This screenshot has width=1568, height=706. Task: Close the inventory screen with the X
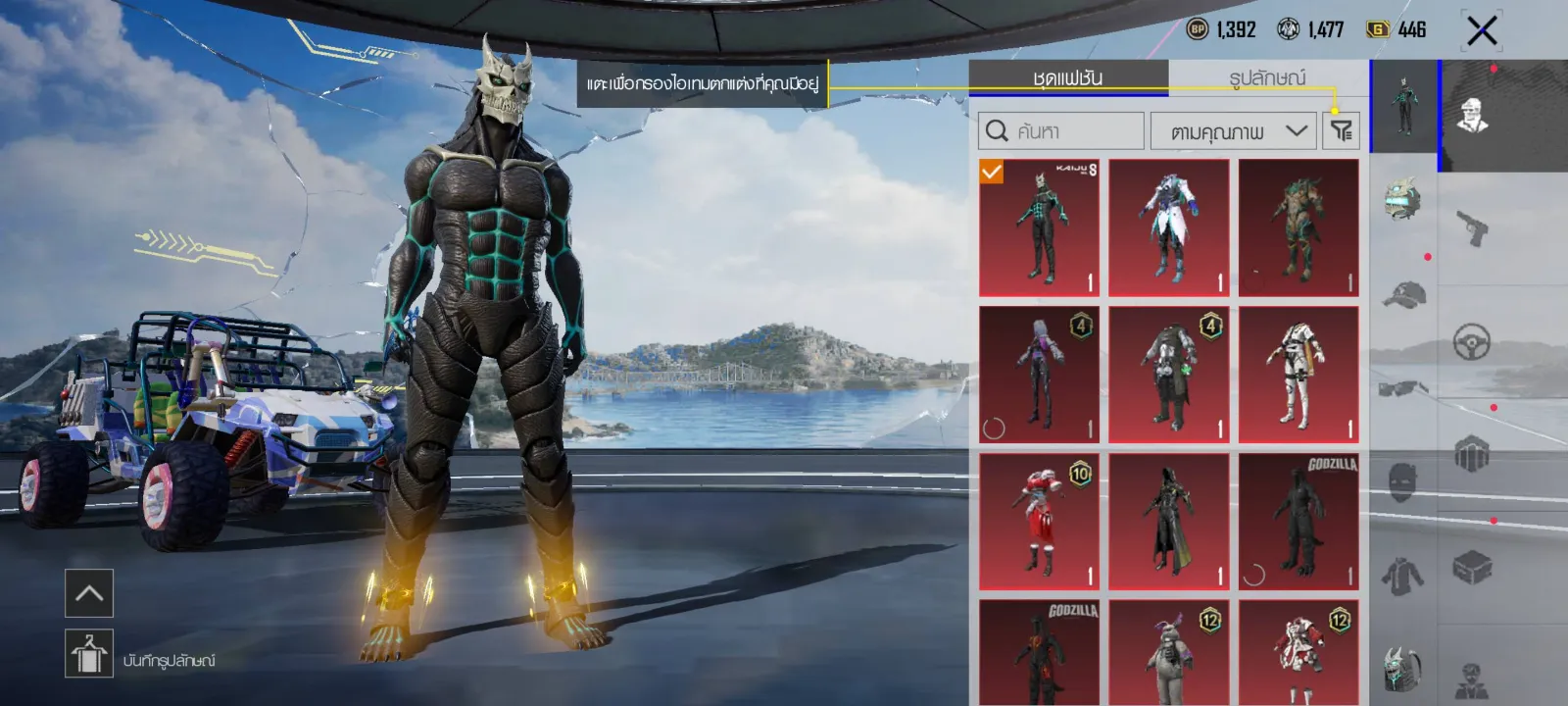1482,31
